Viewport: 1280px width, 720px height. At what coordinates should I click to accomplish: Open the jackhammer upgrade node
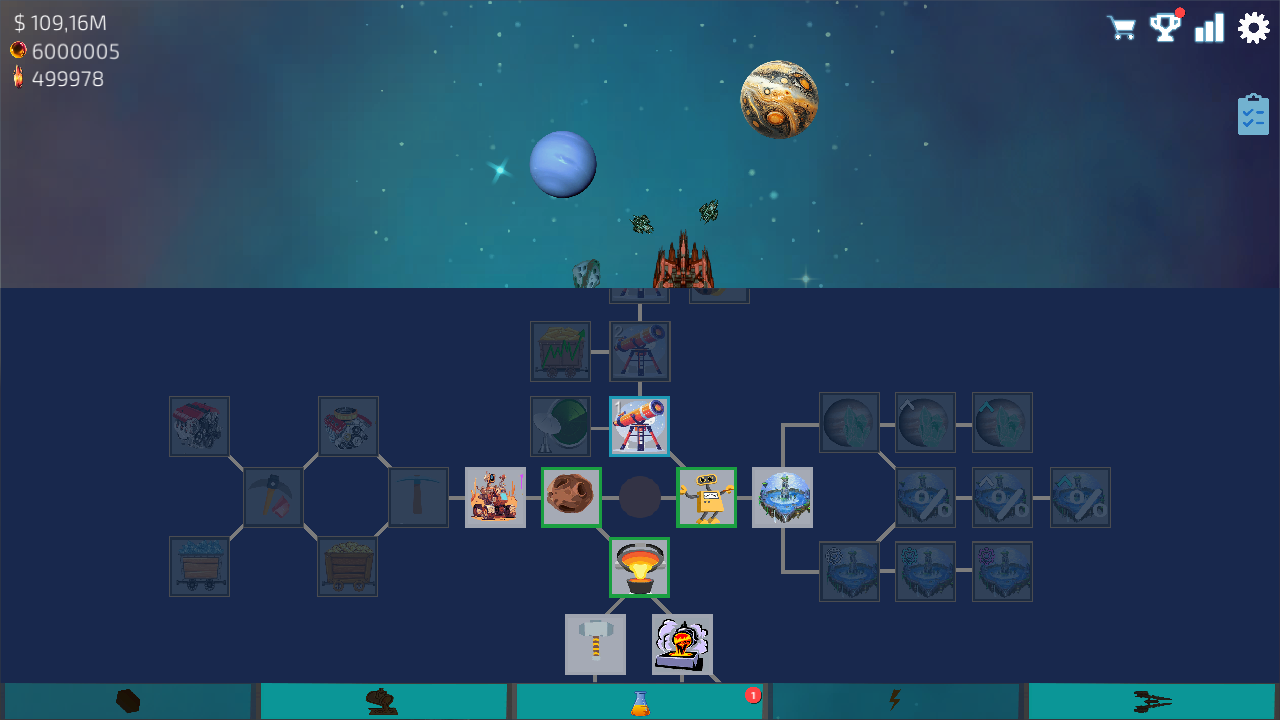pyautogui.click(x=596, y=644)
